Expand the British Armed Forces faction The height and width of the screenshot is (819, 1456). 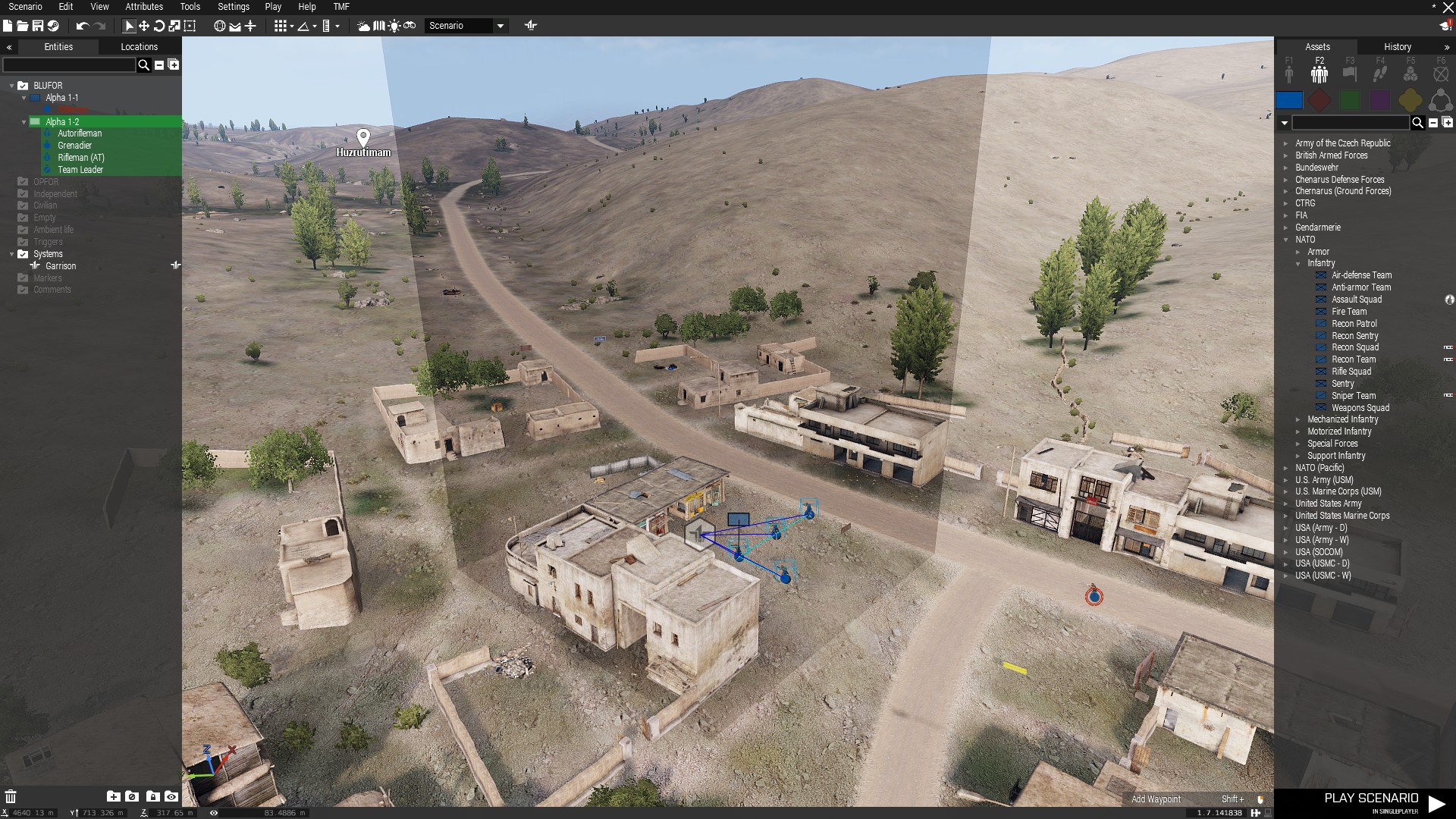1331,155
